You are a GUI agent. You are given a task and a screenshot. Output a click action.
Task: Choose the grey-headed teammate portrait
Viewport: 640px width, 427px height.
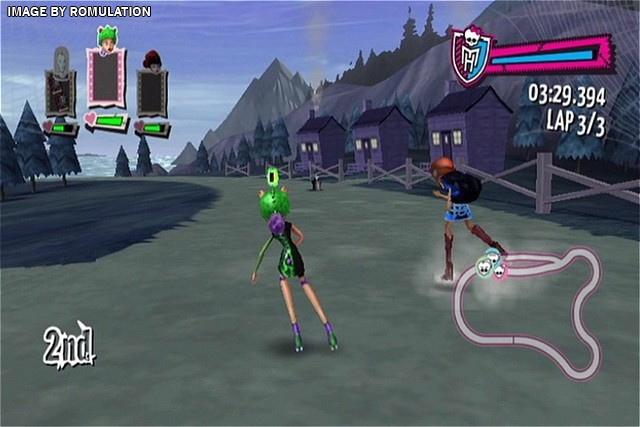point(60,90)
